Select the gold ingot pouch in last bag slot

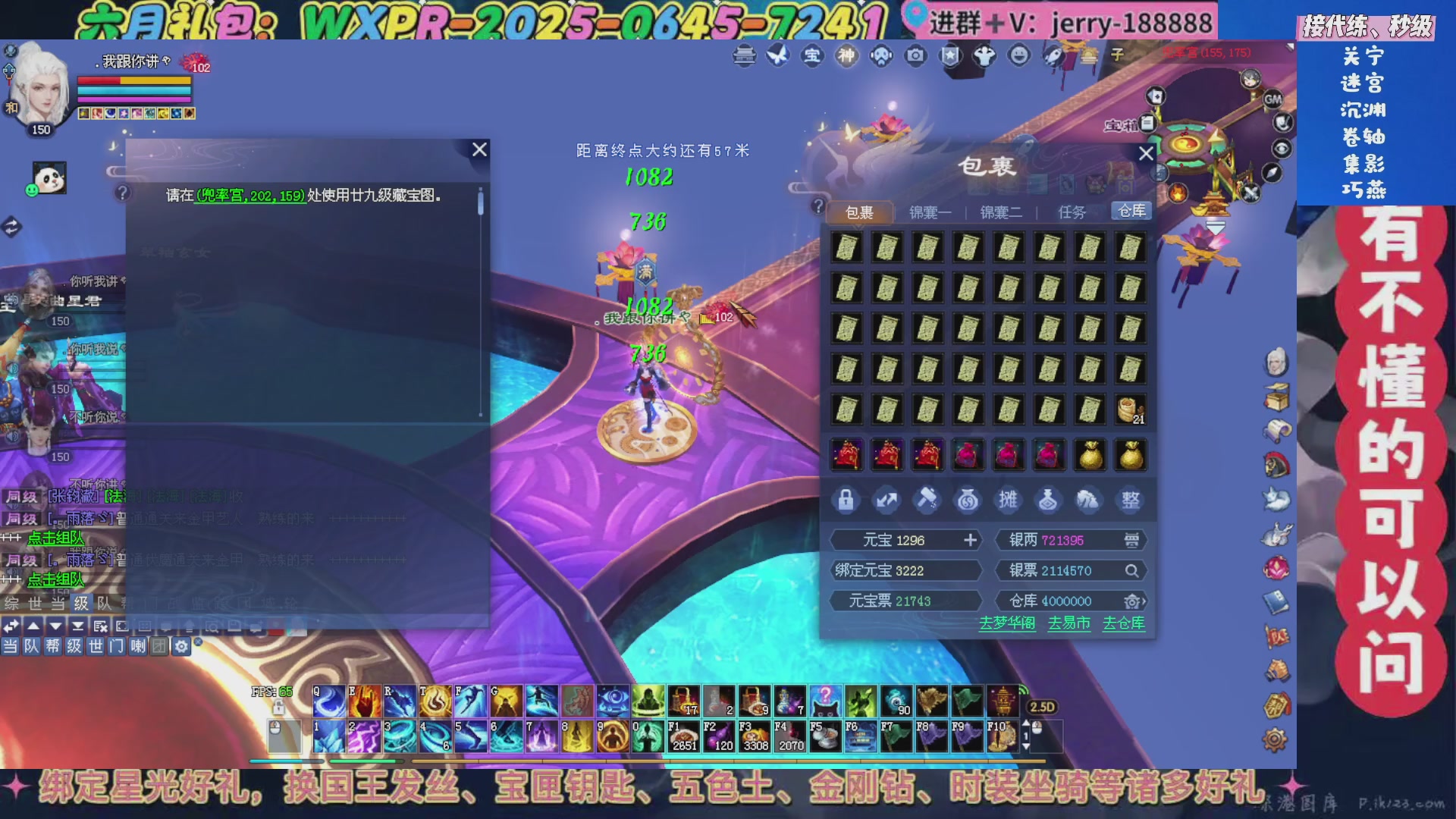point(1129,454)
